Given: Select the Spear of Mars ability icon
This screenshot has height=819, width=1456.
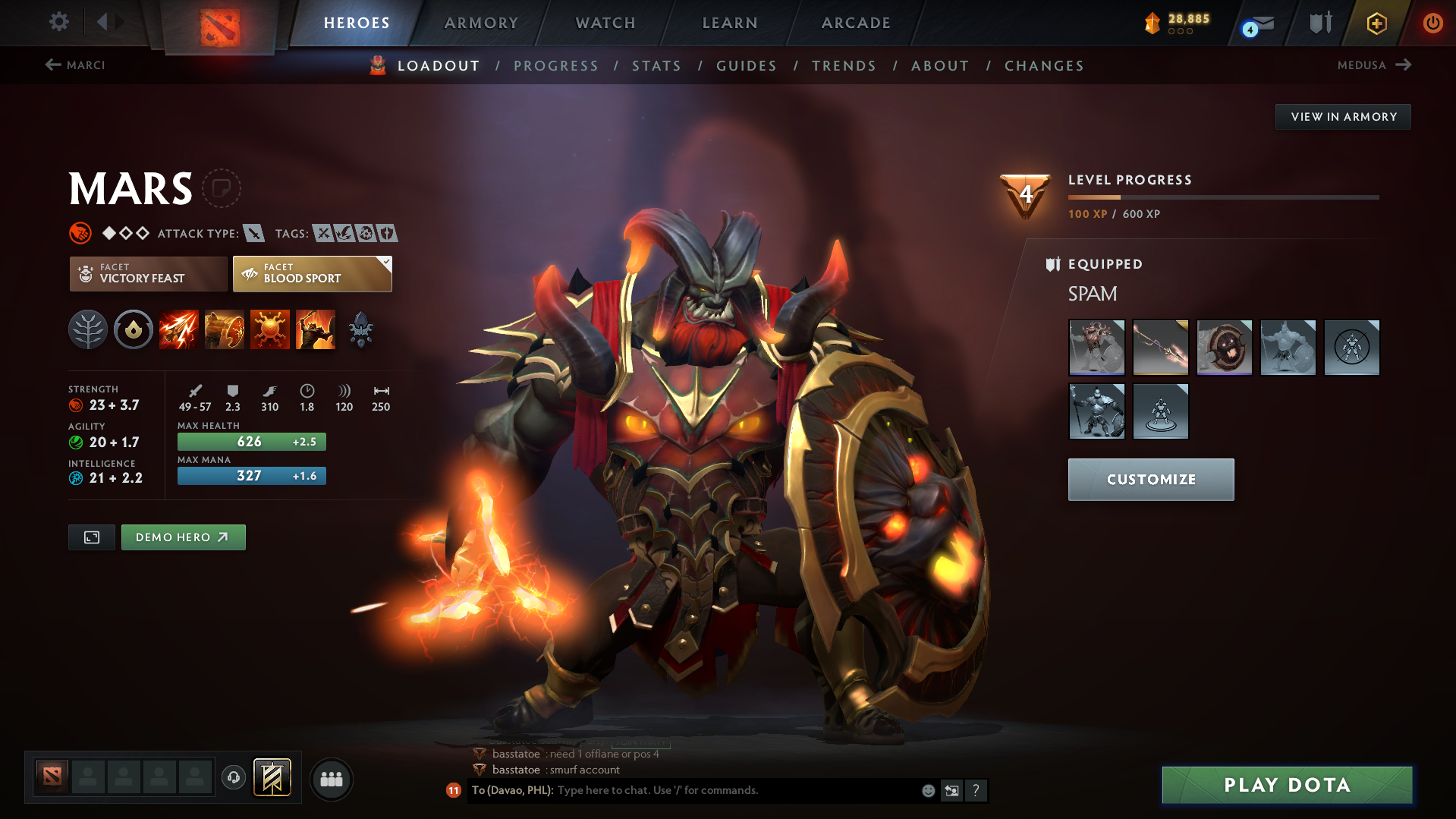Looking at the screenshot, I should (179, 329).
